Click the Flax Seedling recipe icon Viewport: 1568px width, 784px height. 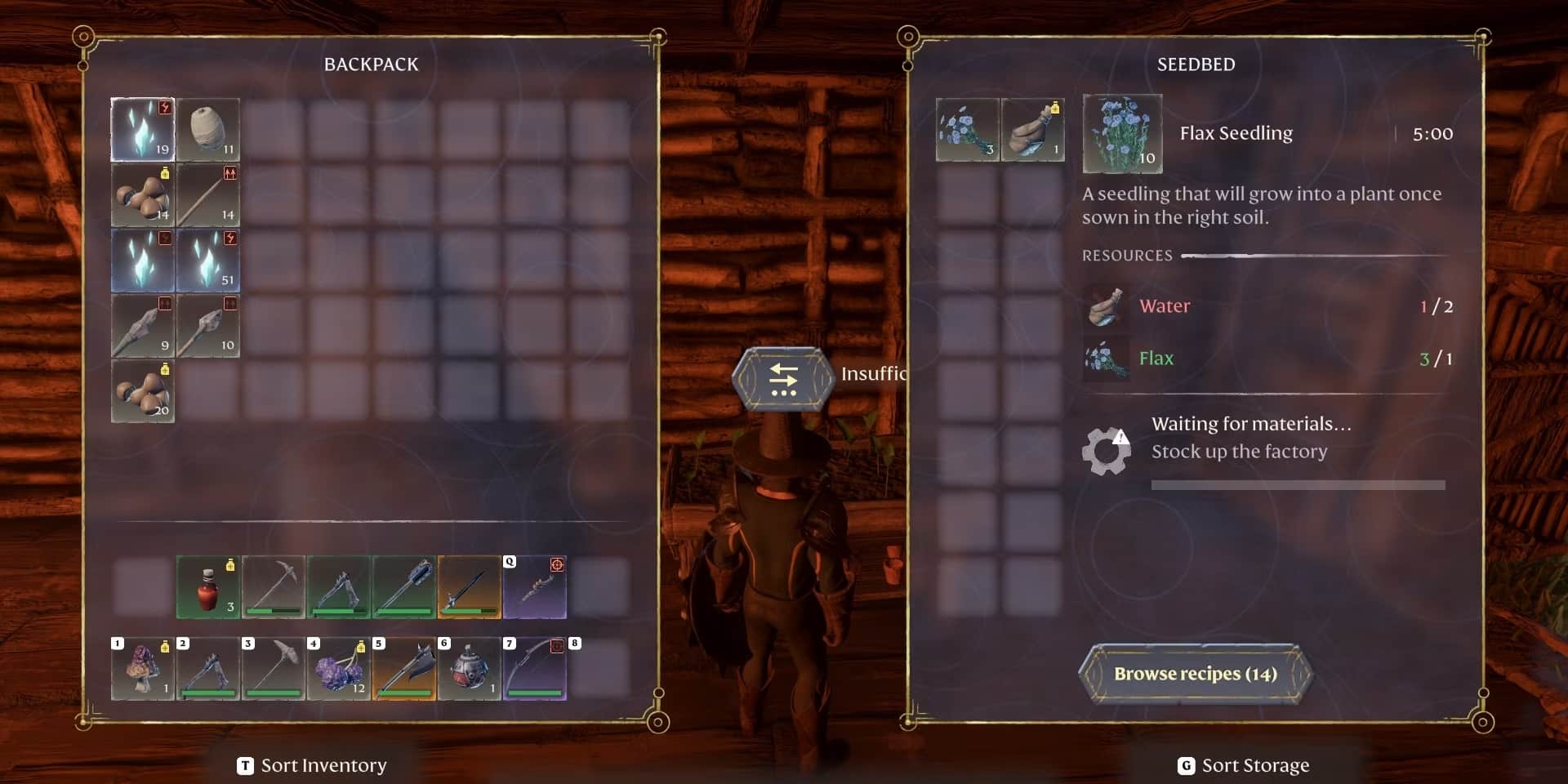coord(1120,133)
